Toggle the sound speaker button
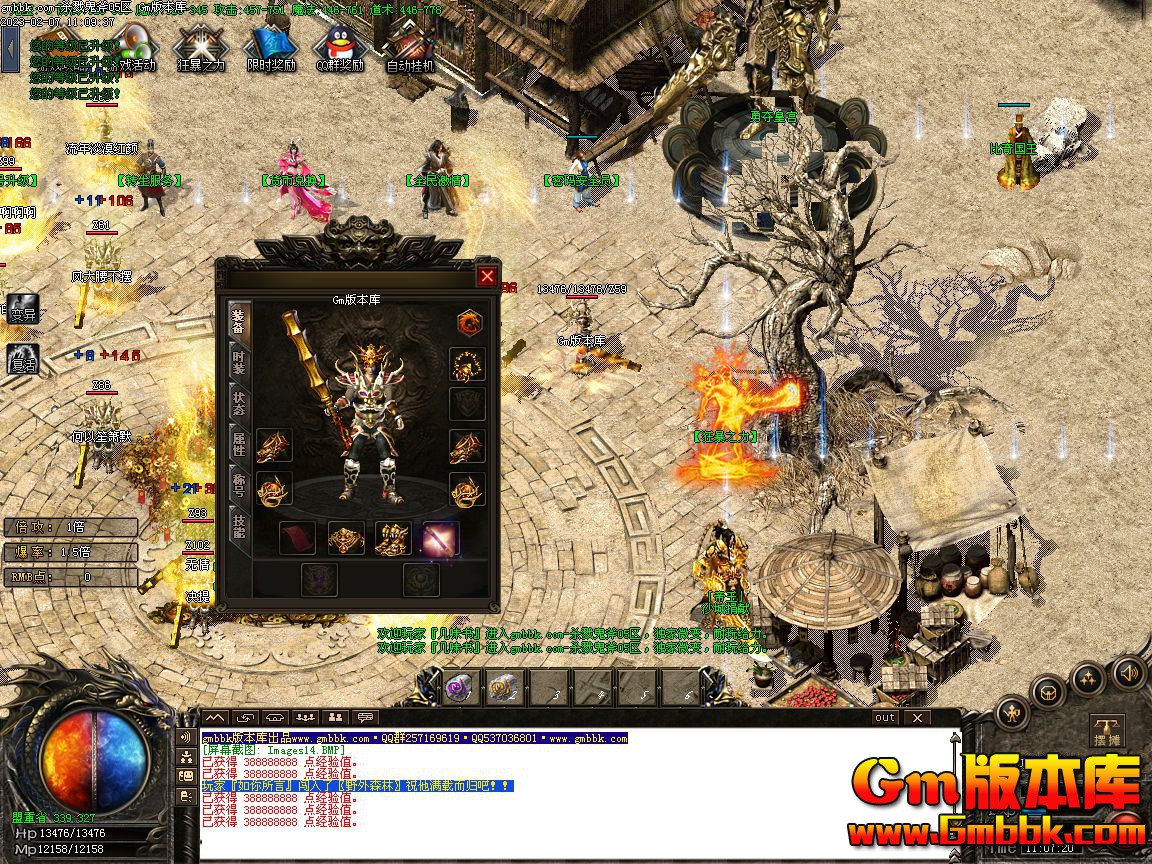The height and width of the screenshot is (864, 1152). point(1129,672)
